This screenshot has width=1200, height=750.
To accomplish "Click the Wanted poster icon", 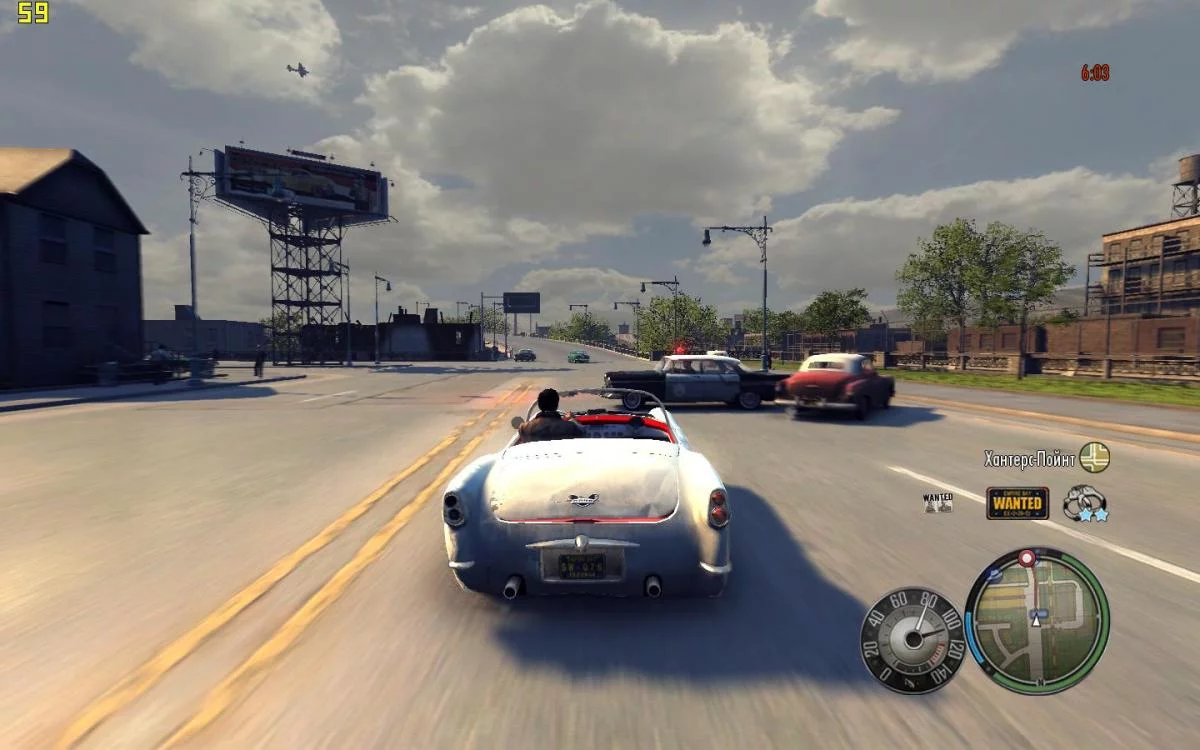I will coord(938,502).
